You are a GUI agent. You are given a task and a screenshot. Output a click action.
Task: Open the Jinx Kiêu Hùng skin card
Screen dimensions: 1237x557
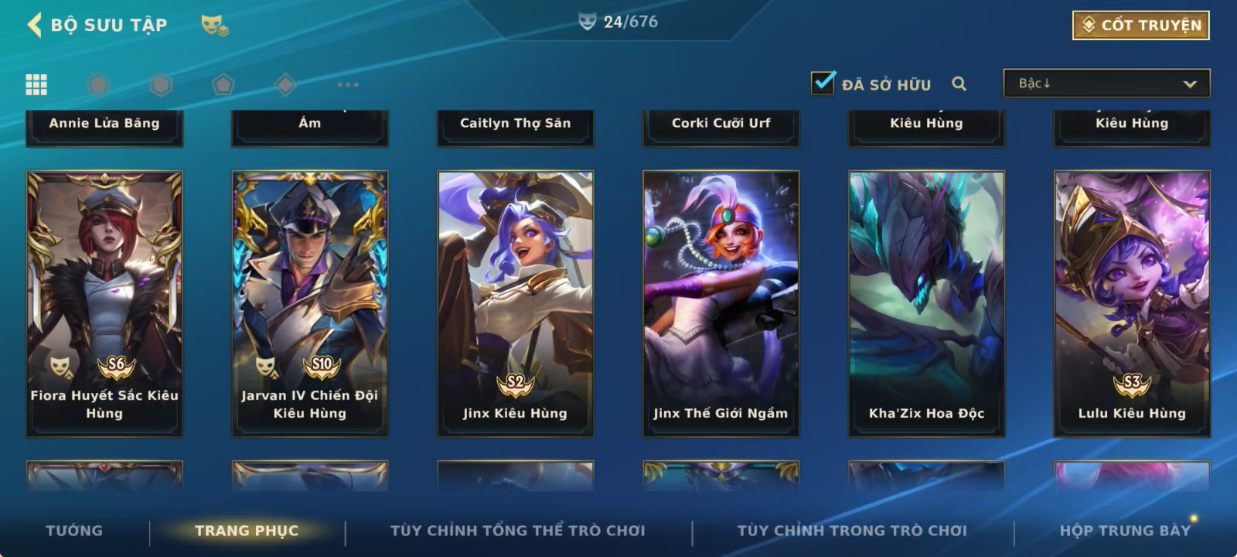tap(515, 303)
